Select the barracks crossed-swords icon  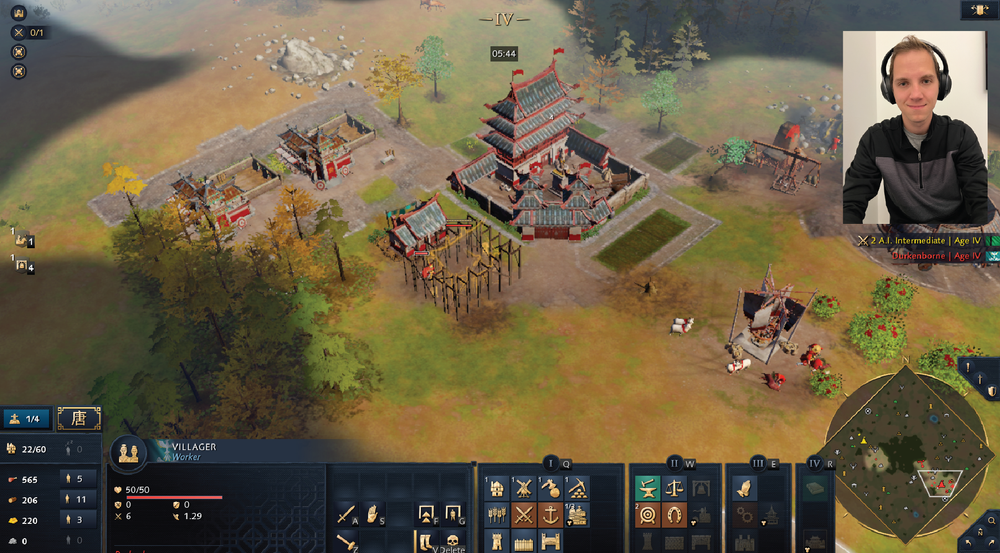(x=524, y=515)
